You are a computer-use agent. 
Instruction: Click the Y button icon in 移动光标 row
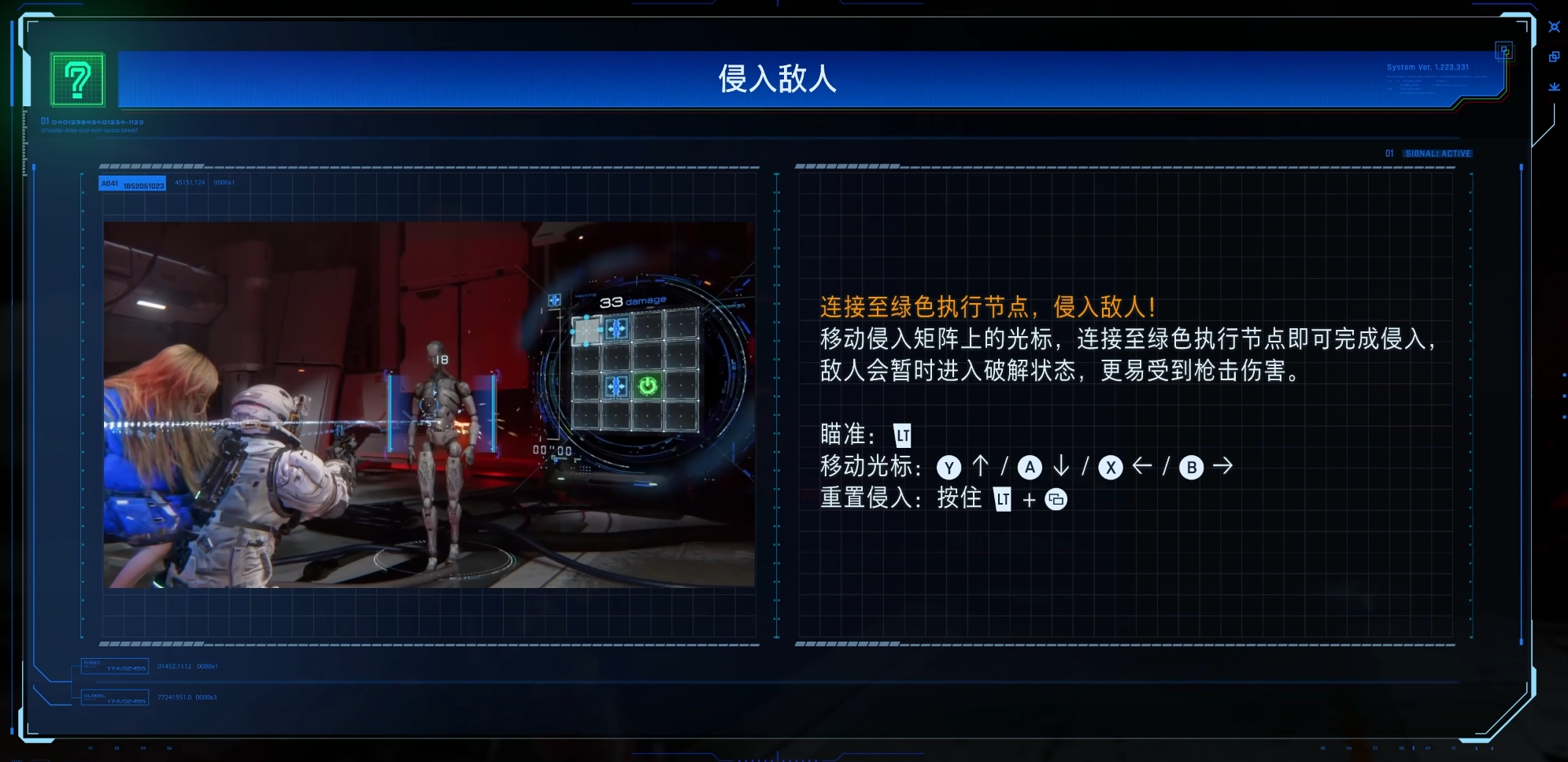[x=950, y=467]
